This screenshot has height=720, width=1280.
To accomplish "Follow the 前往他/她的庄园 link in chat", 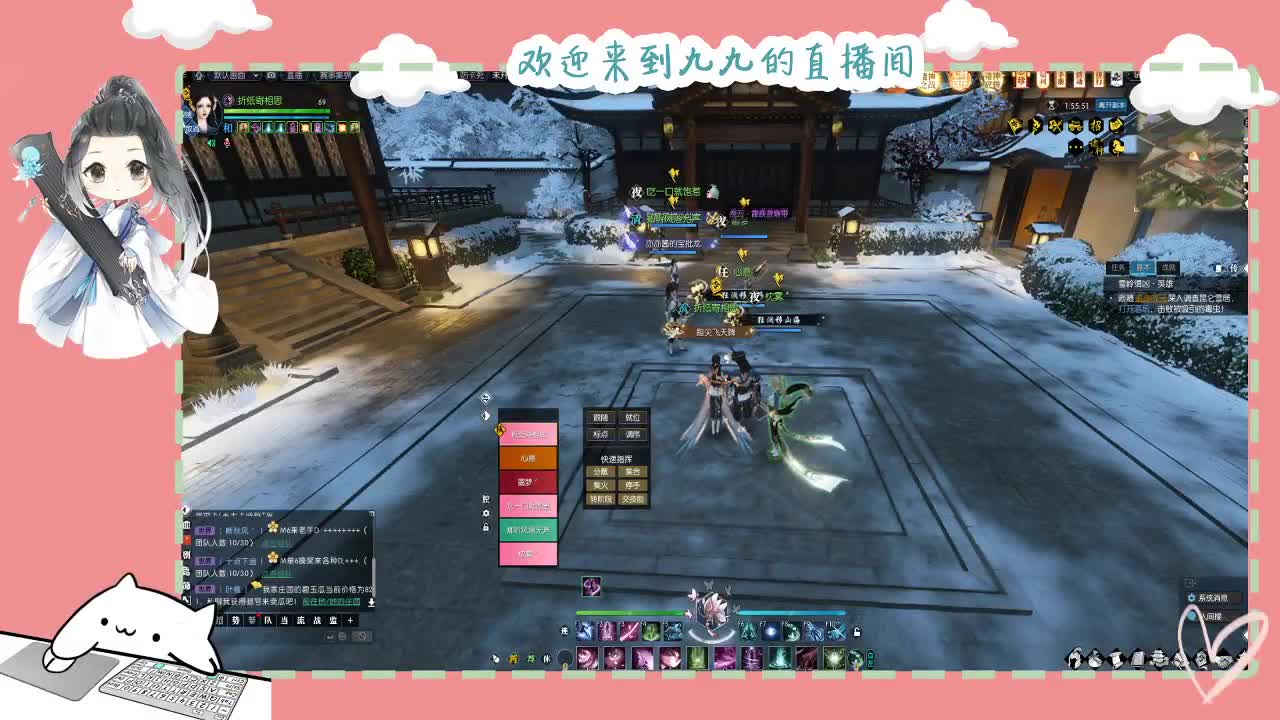I will [x=332, y=603].
